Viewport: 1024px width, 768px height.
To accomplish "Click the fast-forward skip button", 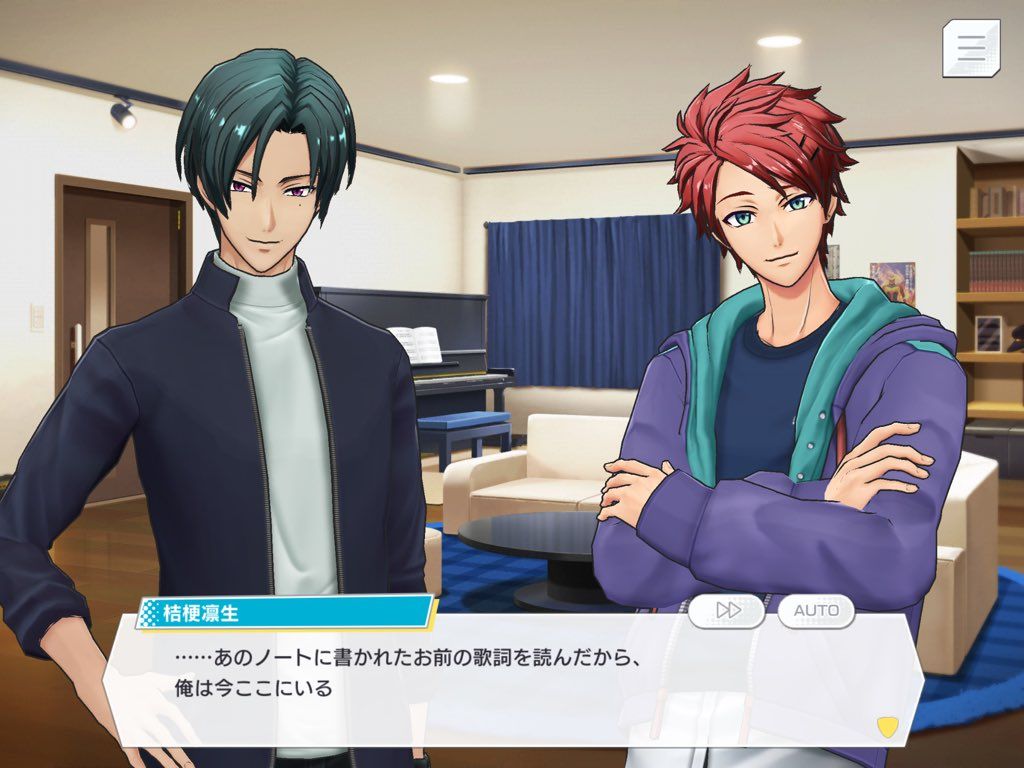I will (x=727, y=610).
